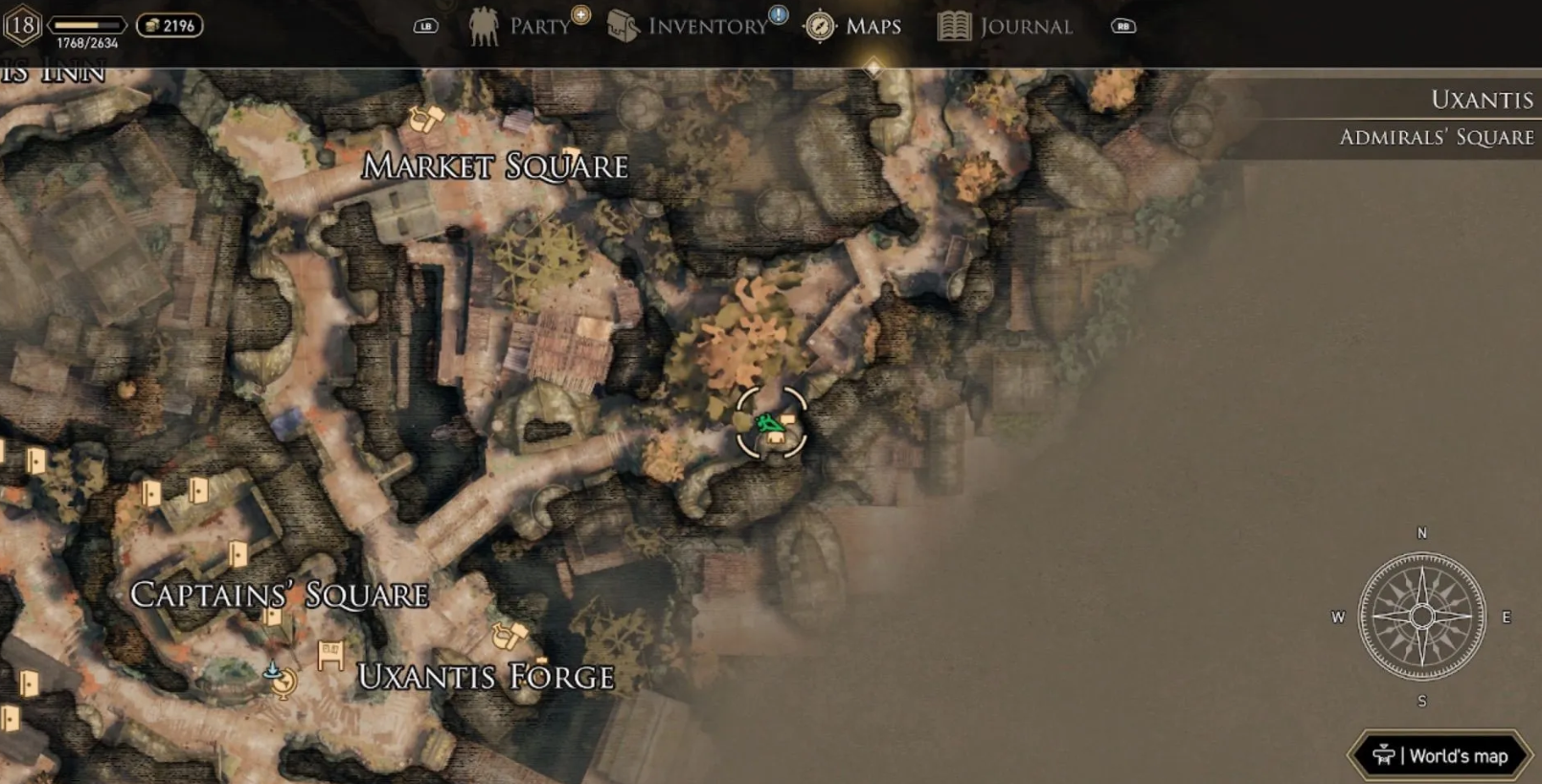The height and width of the screenshot is (784, 1542).
Task: Click the merchant marker at Uxantis Forge
Action: coord(510,634)
